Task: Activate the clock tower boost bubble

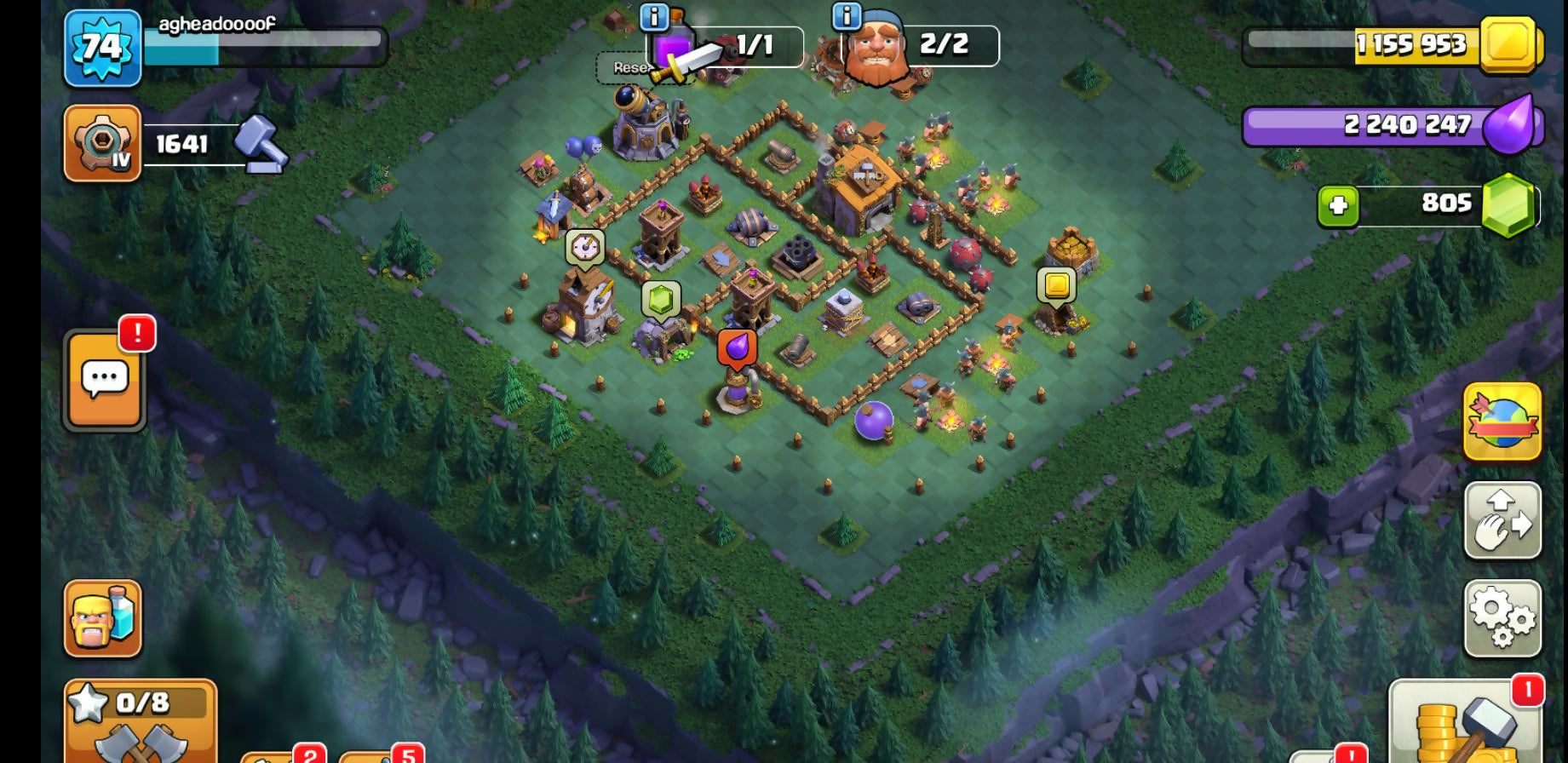Action: pyautogui.click(x=585, y=247)
